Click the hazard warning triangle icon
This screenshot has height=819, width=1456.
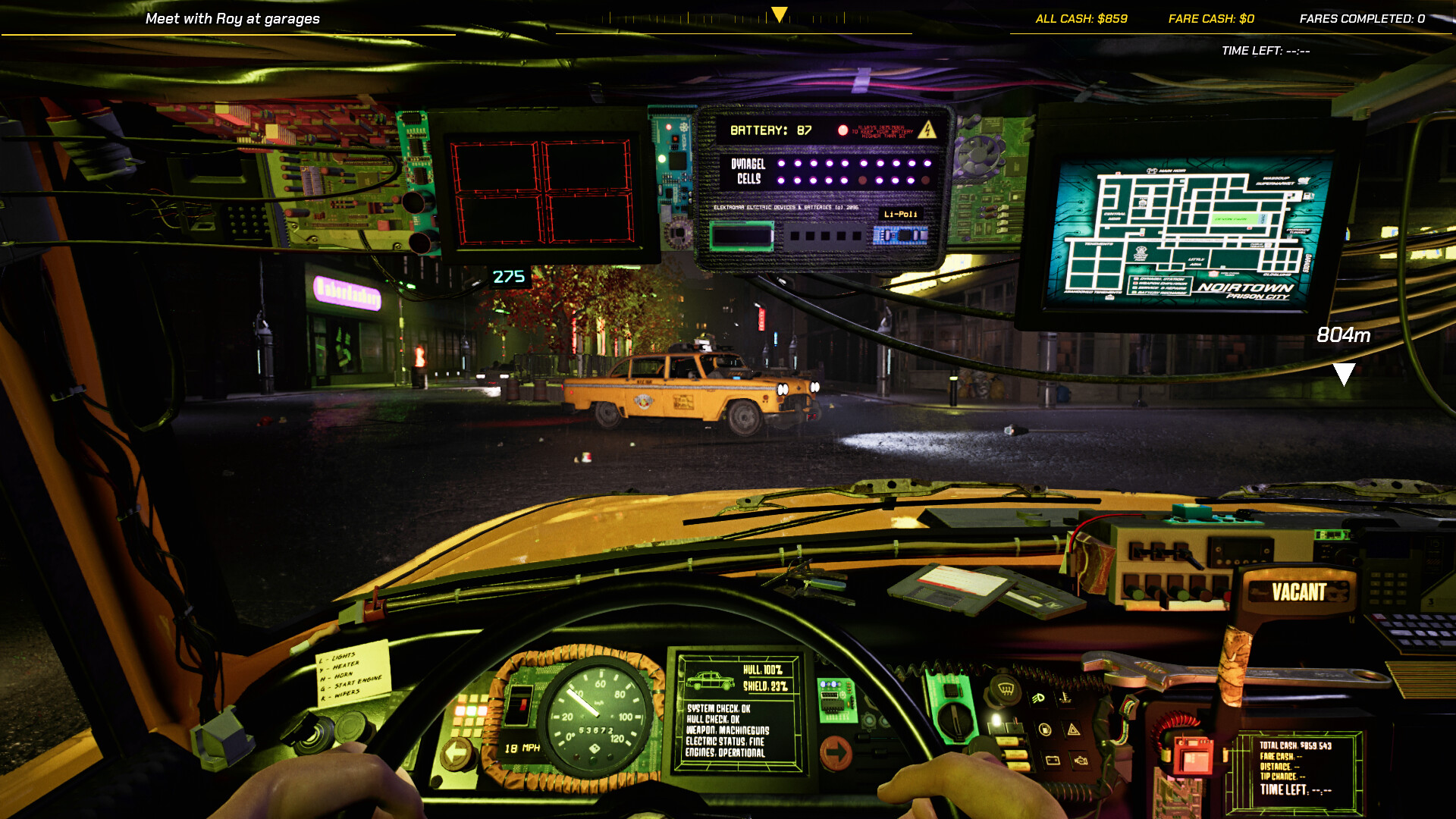pos(1074,730)
